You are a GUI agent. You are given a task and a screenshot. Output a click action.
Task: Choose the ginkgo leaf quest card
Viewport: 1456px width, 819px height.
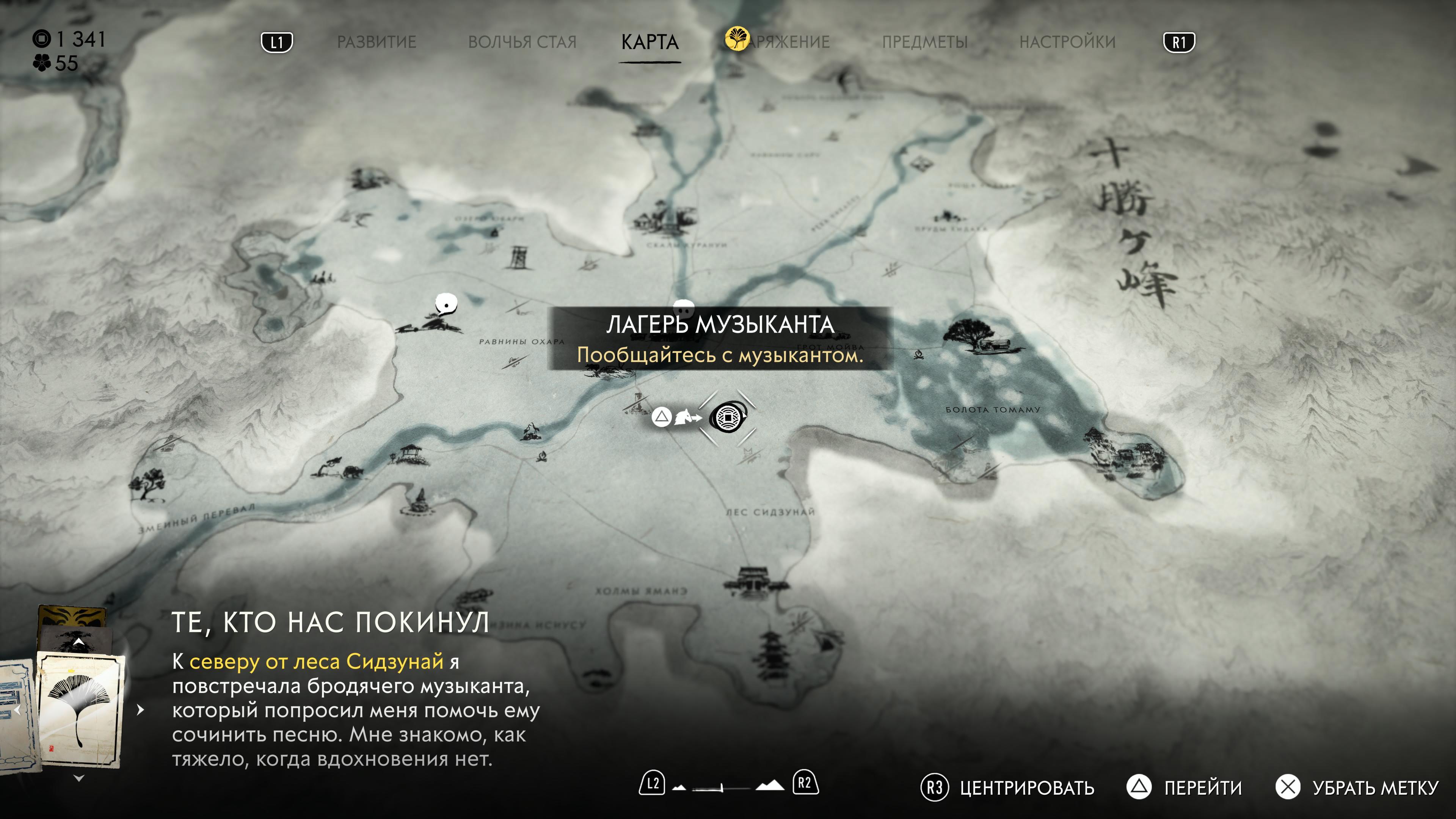[x=80, y=709]
